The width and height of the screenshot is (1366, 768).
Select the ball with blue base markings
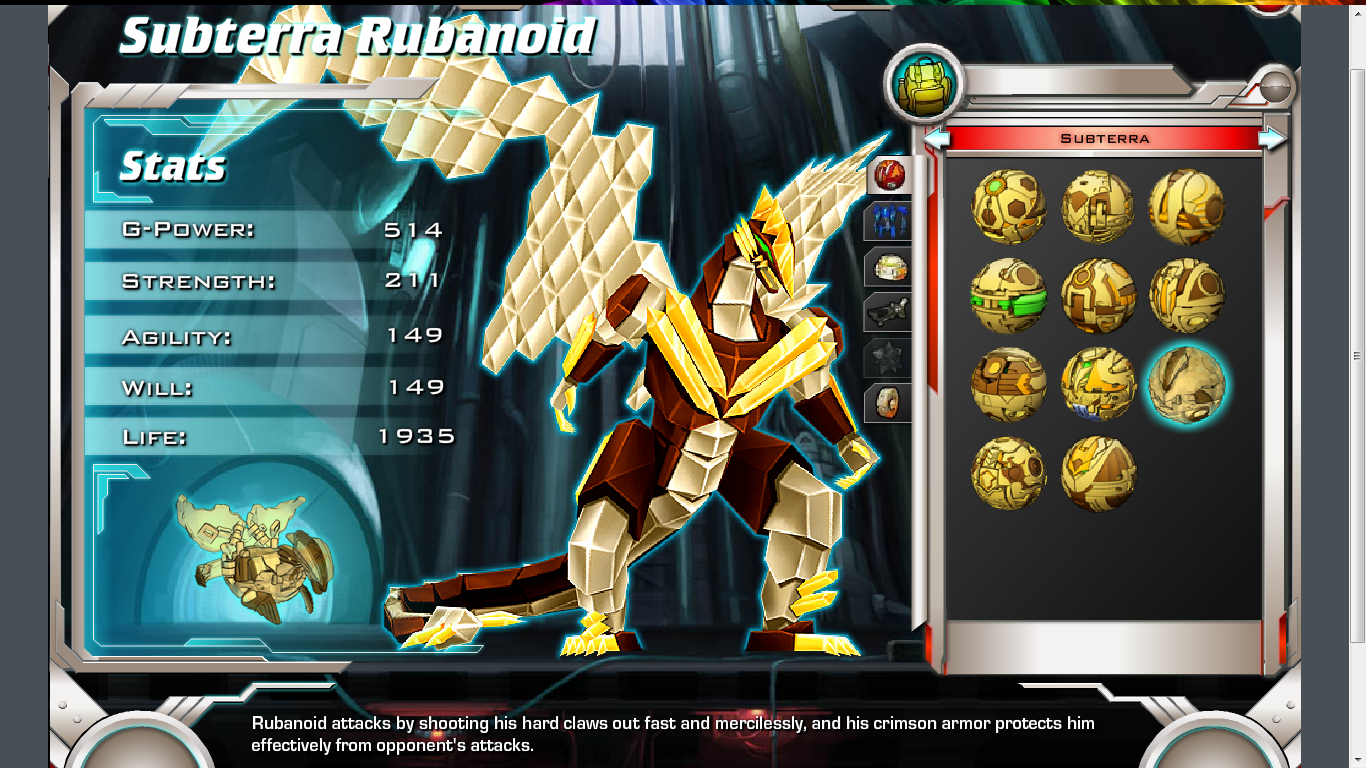click(x=1098, y=385)
